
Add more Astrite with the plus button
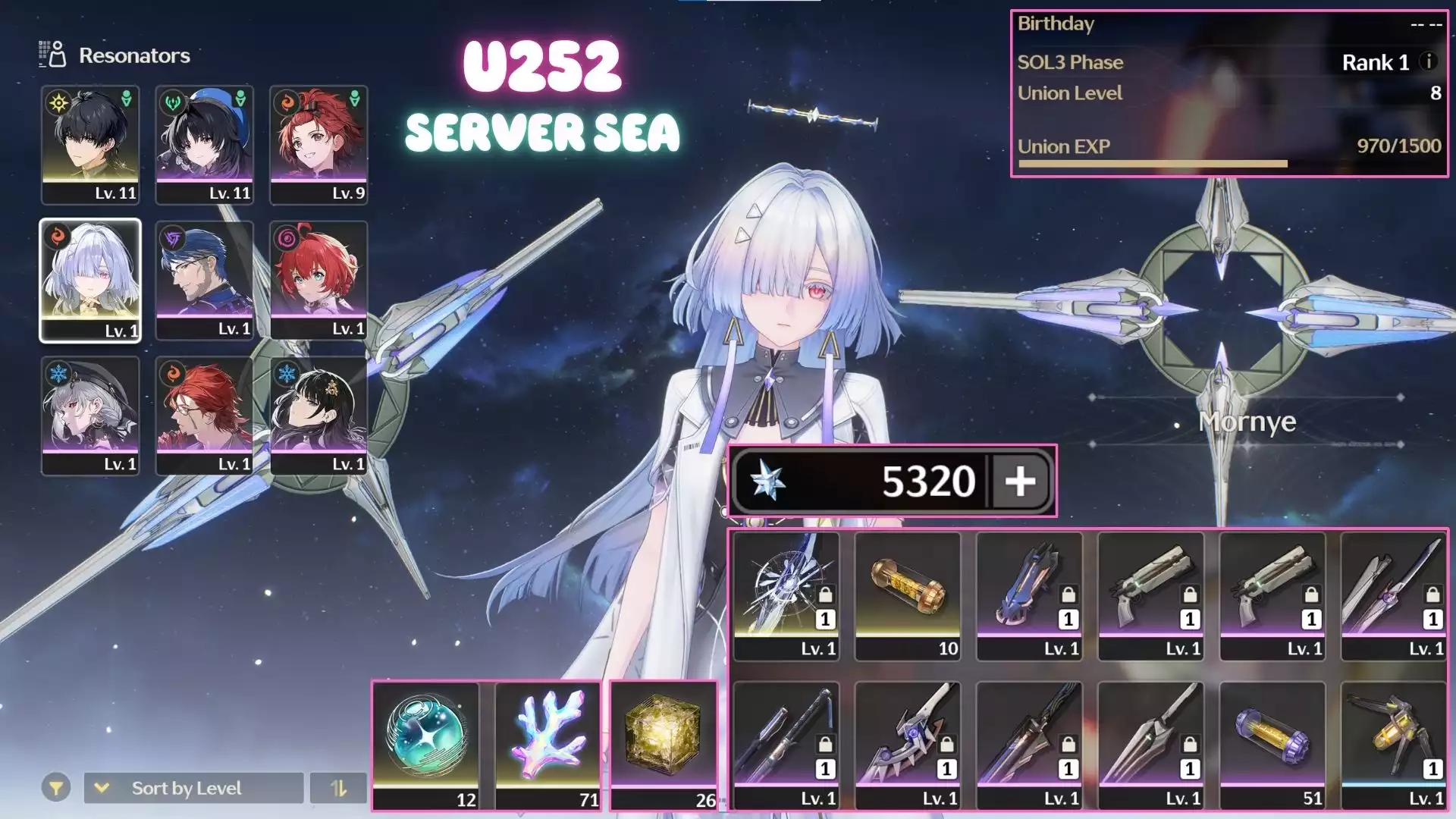tap(1020, 481)
